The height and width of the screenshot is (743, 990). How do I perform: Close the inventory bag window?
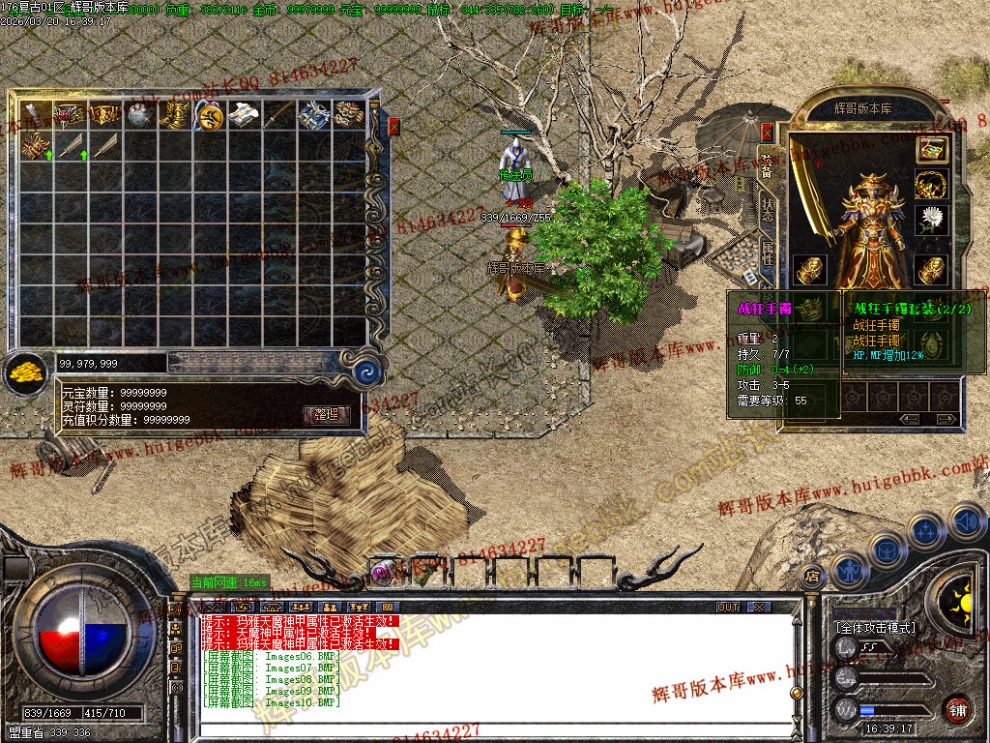click(393, 126)
